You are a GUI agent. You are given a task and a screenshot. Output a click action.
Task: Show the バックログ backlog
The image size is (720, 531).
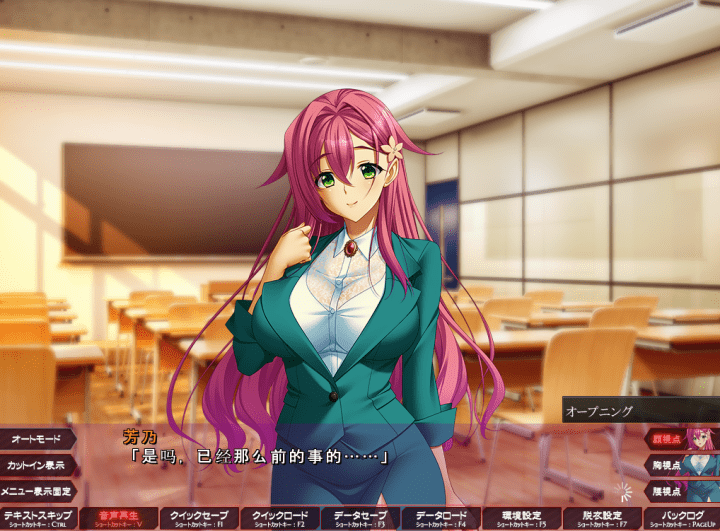pos(681,518)
